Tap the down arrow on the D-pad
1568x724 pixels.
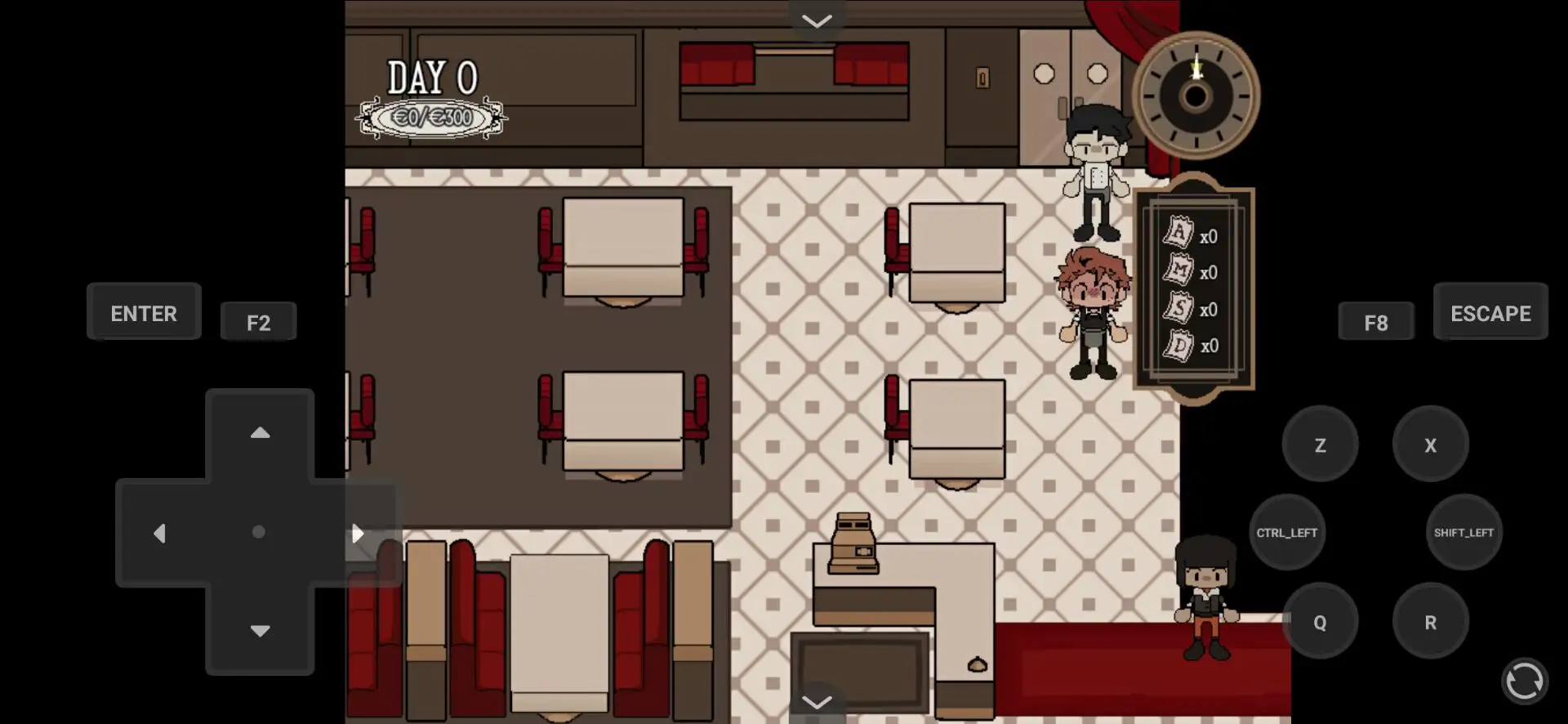(x=260, y=631)
